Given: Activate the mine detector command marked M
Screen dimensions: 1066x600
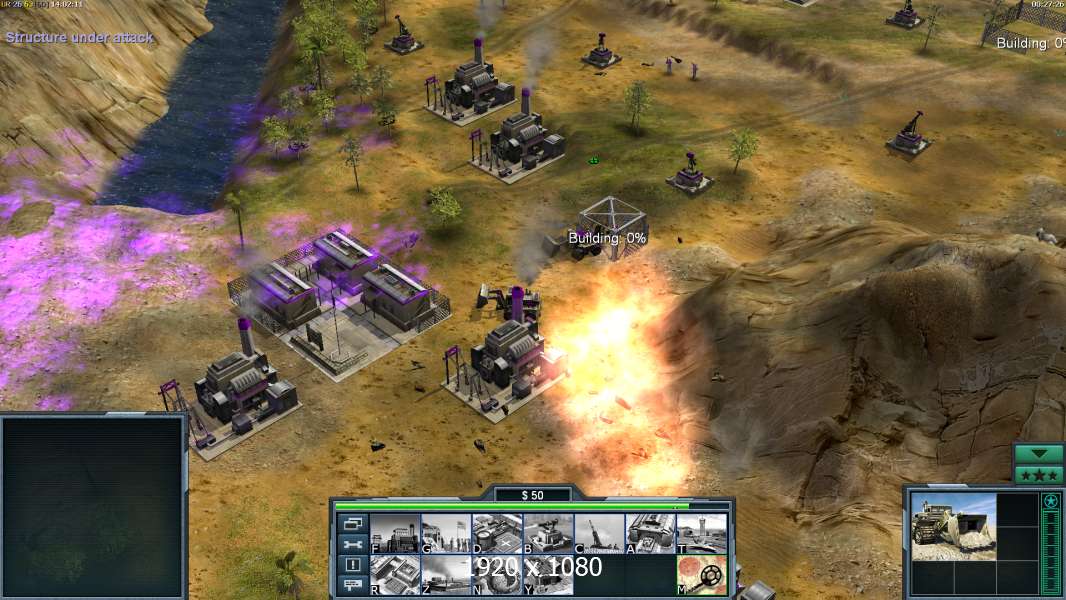Looking at the screenshot, I should [x=701, y=574].
